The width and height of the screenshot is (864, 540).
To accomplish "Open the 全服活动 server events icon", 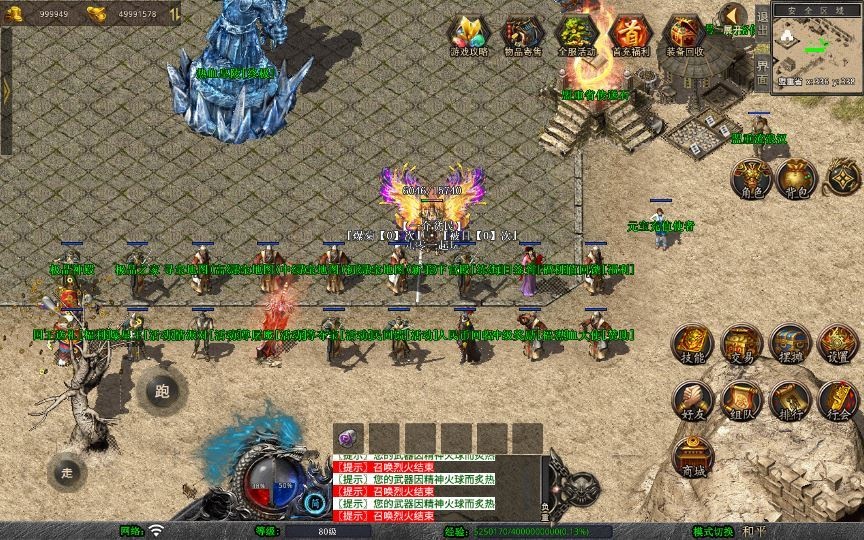I will pos(575,33).
